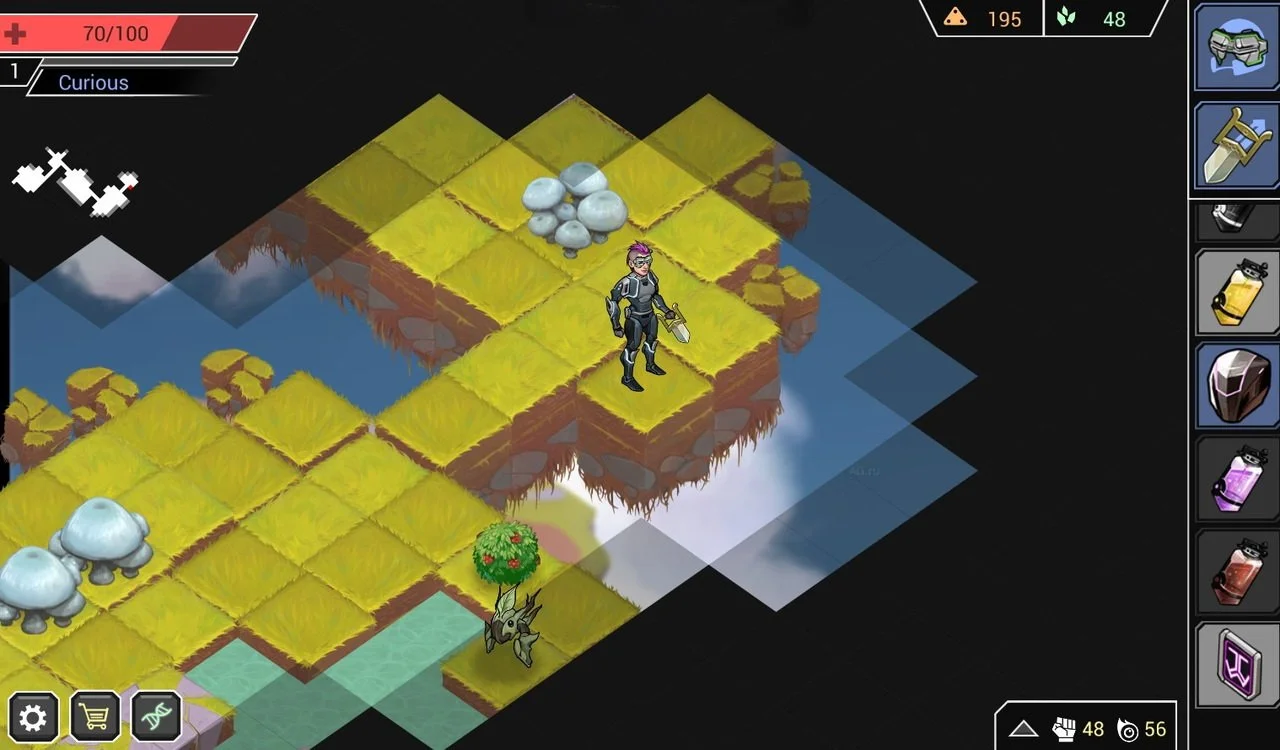The width and height of the screenshot is (1280, 750).
Task: Click the Curious status label
Action: point(93,82)
